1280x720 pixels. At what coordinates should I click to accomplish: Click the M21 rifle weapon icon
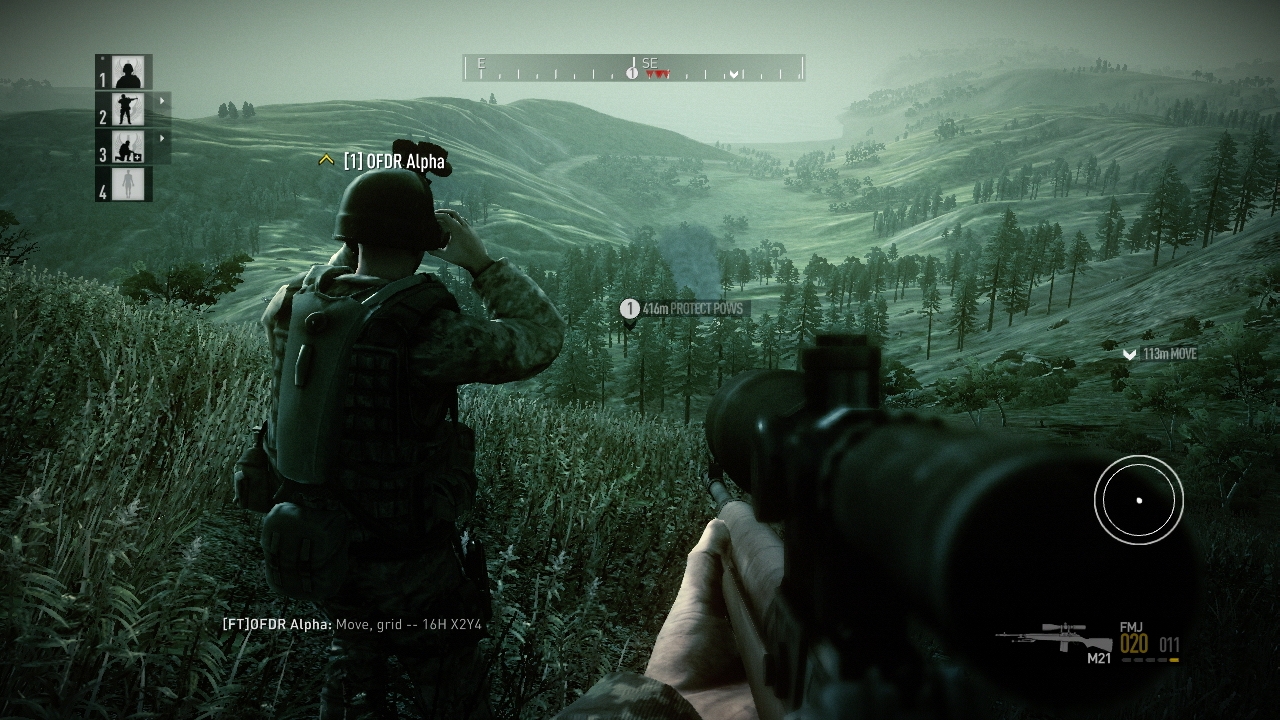[x=1056, y=637]
